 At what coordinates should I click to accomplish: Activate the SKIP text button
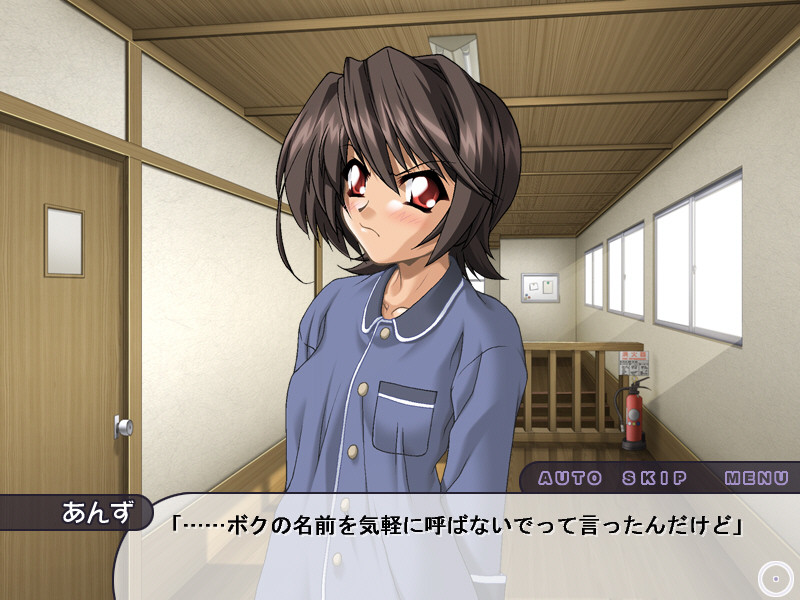653,478
